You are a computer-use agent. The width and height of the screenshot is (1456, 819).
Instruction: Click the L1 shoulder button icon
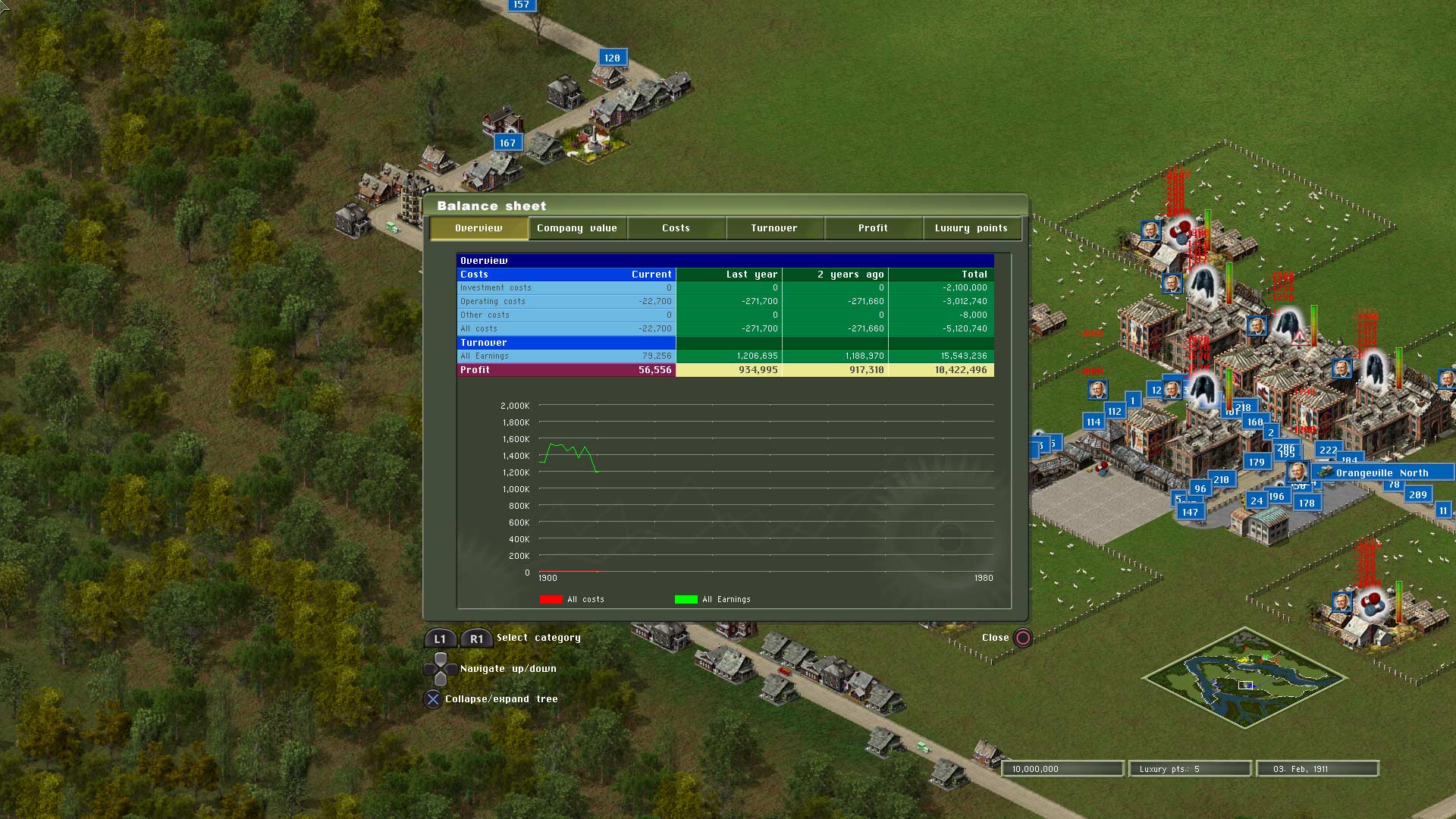(439, 639)
